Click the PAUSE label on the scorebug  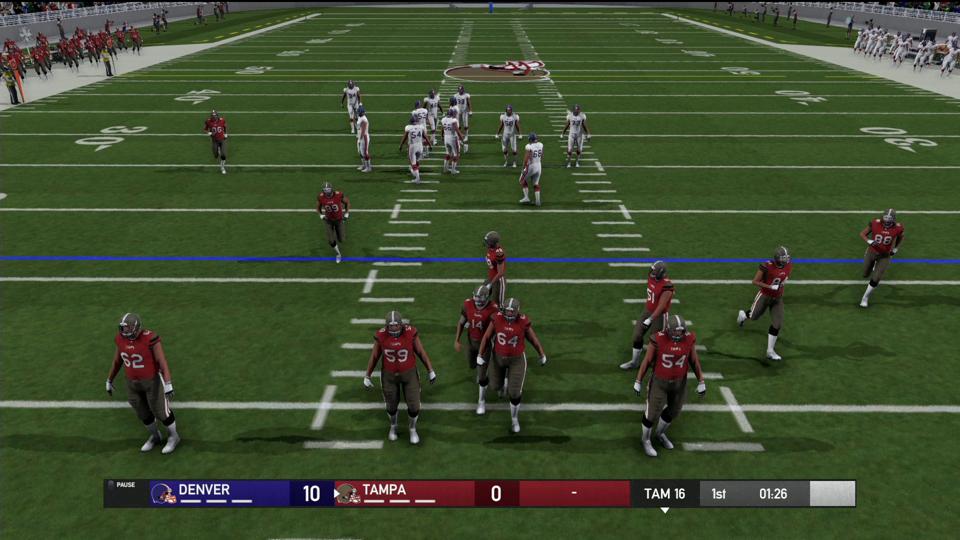pyautogui.click(x=126, y=485)
